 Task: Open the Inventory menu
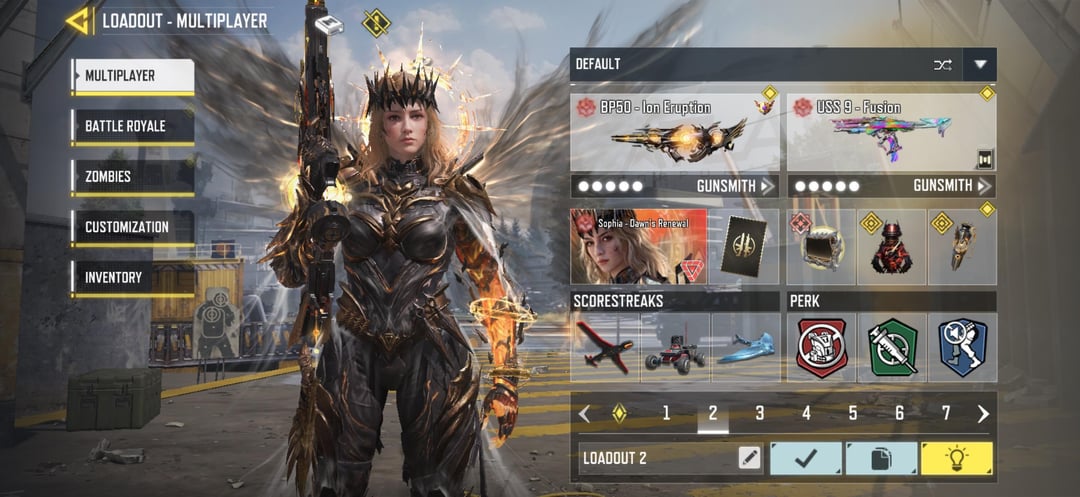tap(132, 277)
